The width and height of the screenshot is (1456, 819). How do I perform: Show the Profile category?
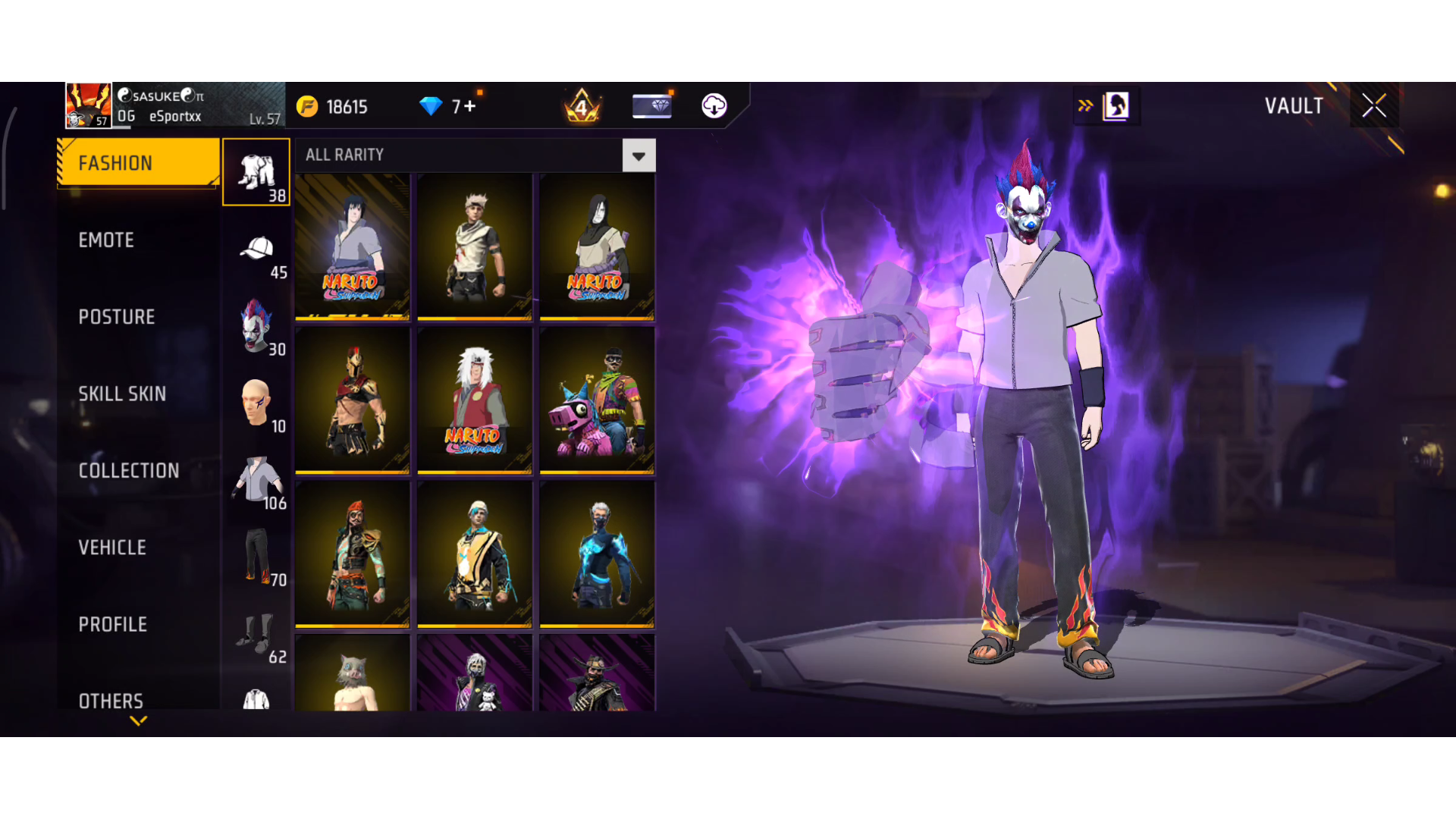tap(113, 625)
